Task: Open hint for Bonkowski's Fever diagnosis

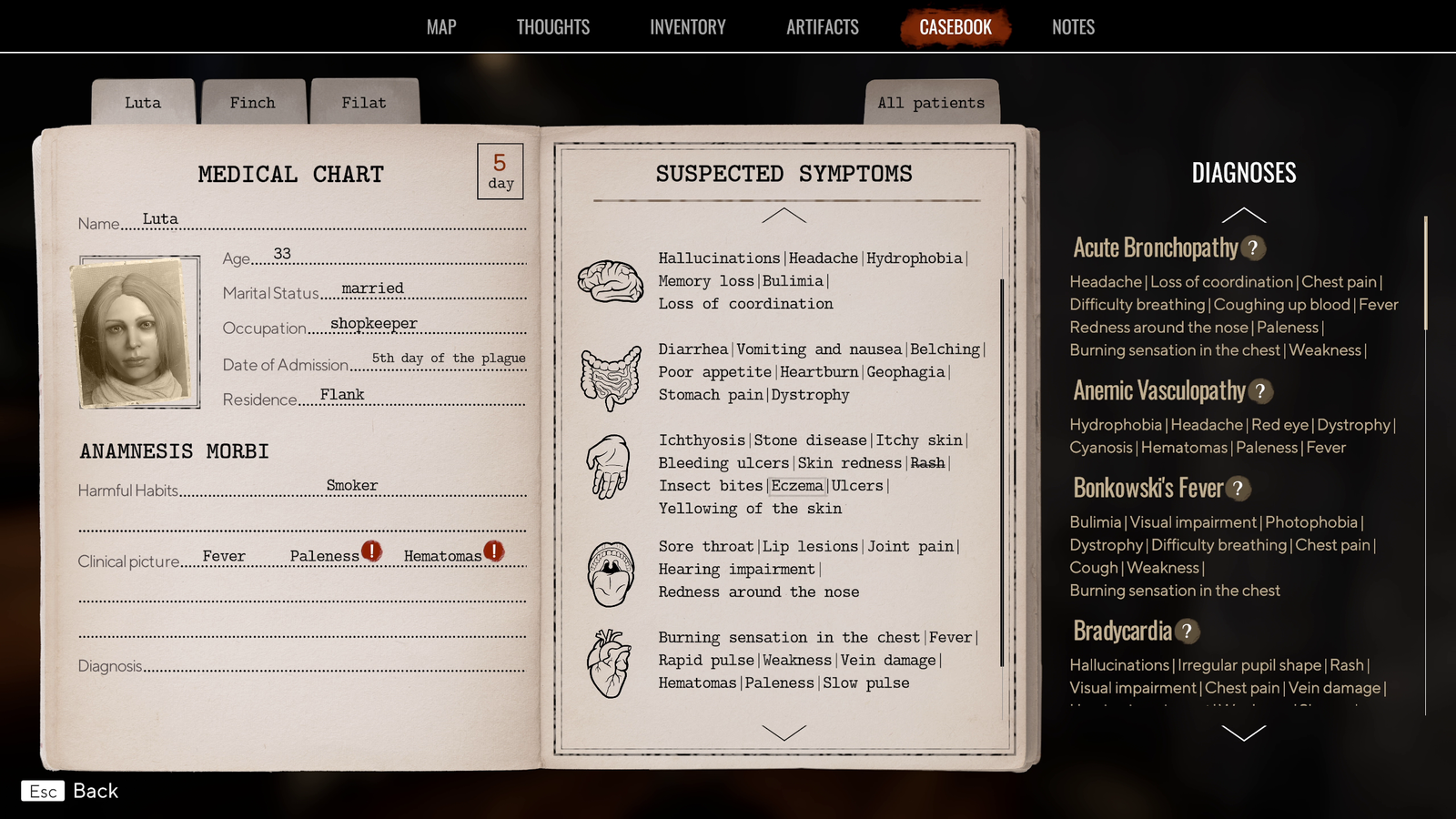Action: pos(1238,489)
